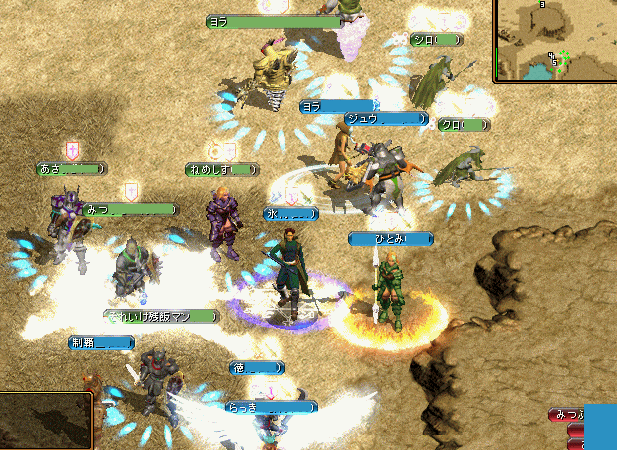Open the desert minimap
Image resolution: width=617 pixels, height=450 pixels.
click(x=556, y=40)
